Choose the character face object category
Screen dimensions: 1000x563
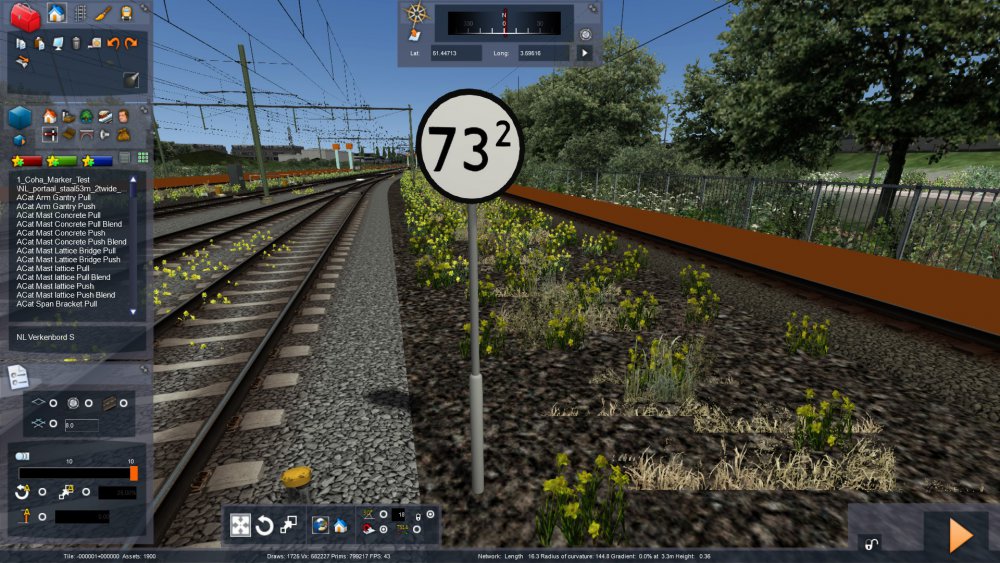pyautogui.click(x=122, y=116)
